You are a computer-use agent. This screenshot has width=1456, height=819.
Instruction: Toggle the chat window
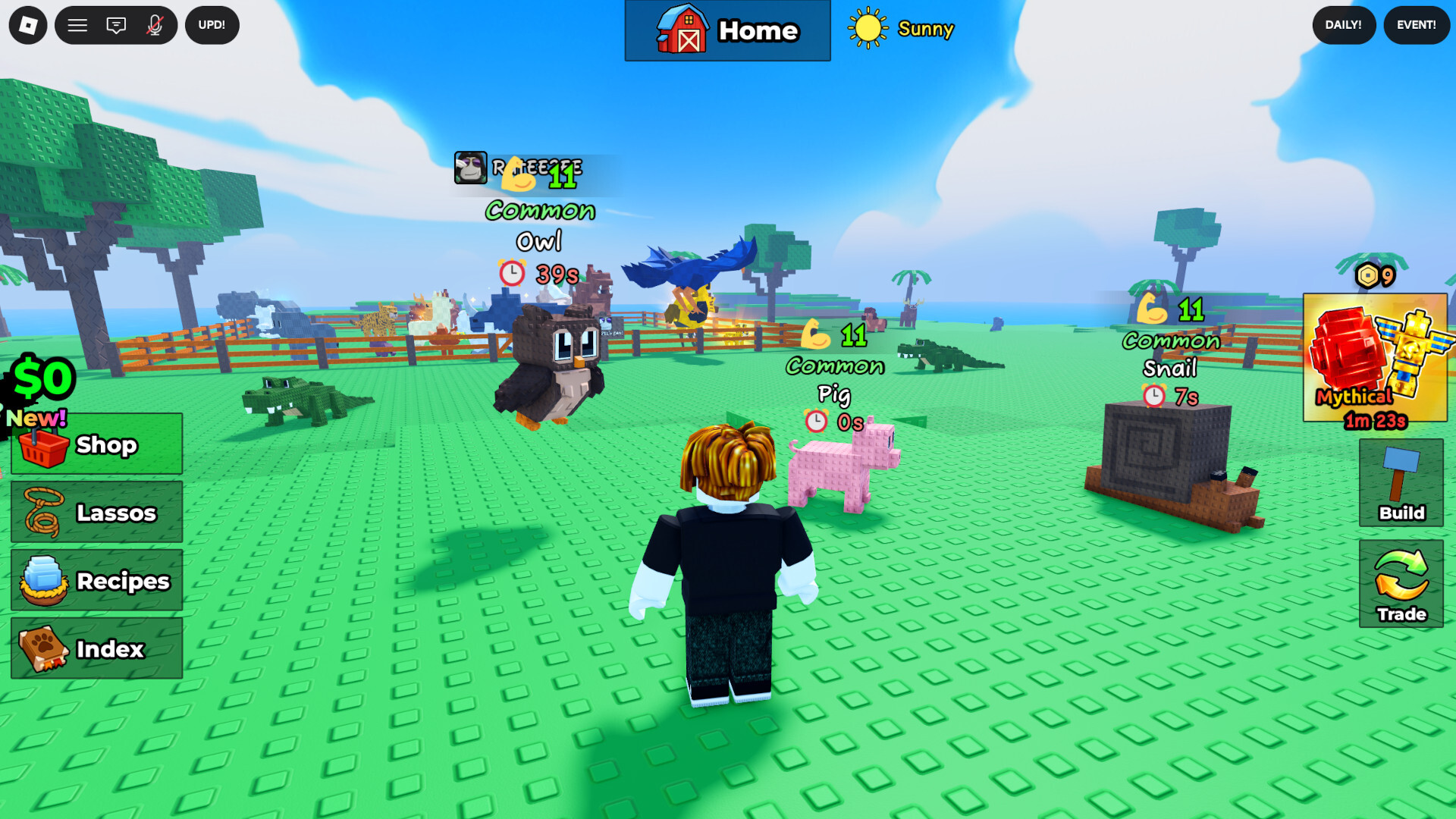coord(115,25)
